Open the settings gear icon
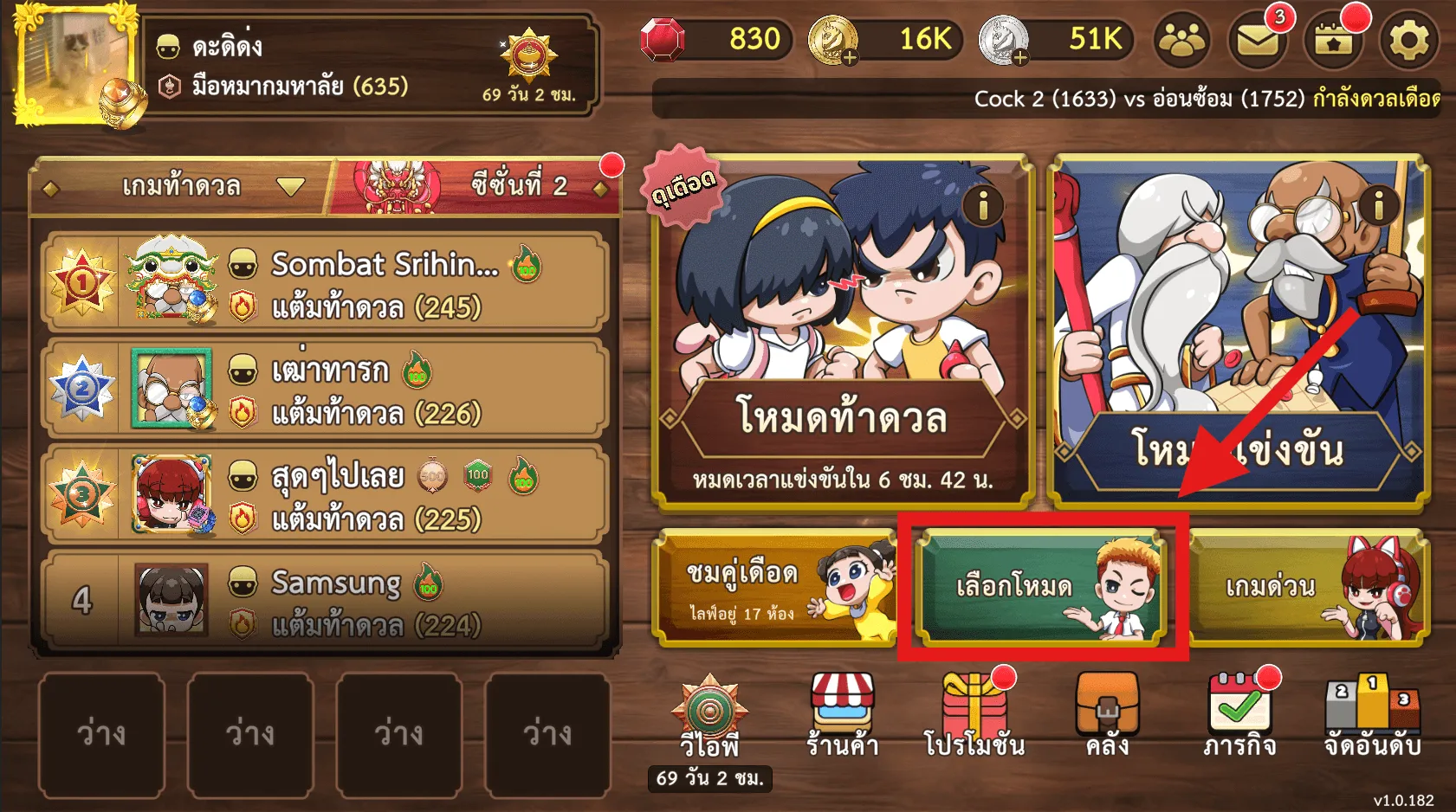 (1408, 40)
